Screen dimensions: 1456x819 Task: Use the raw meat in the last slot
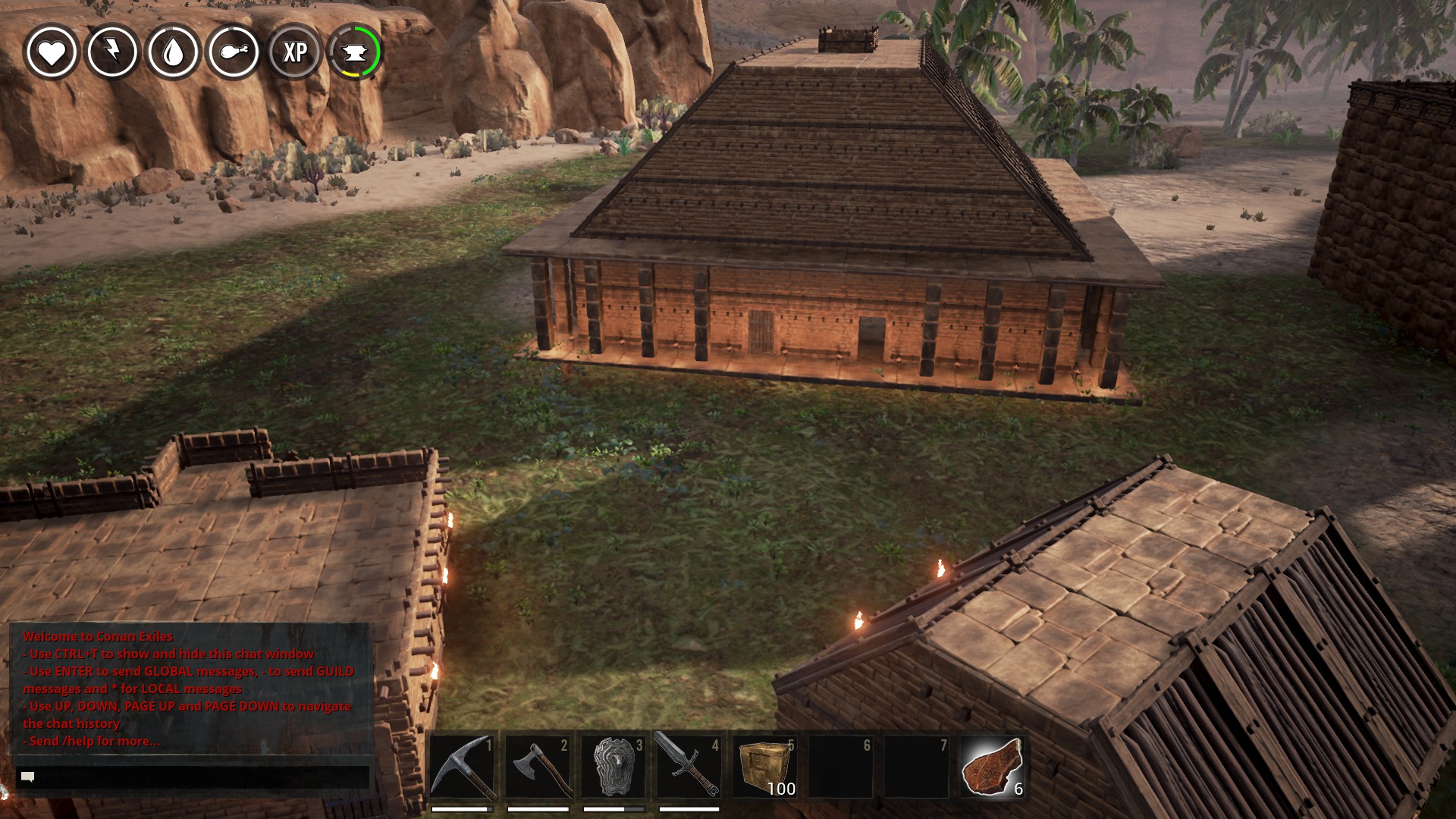coord(992,767)
